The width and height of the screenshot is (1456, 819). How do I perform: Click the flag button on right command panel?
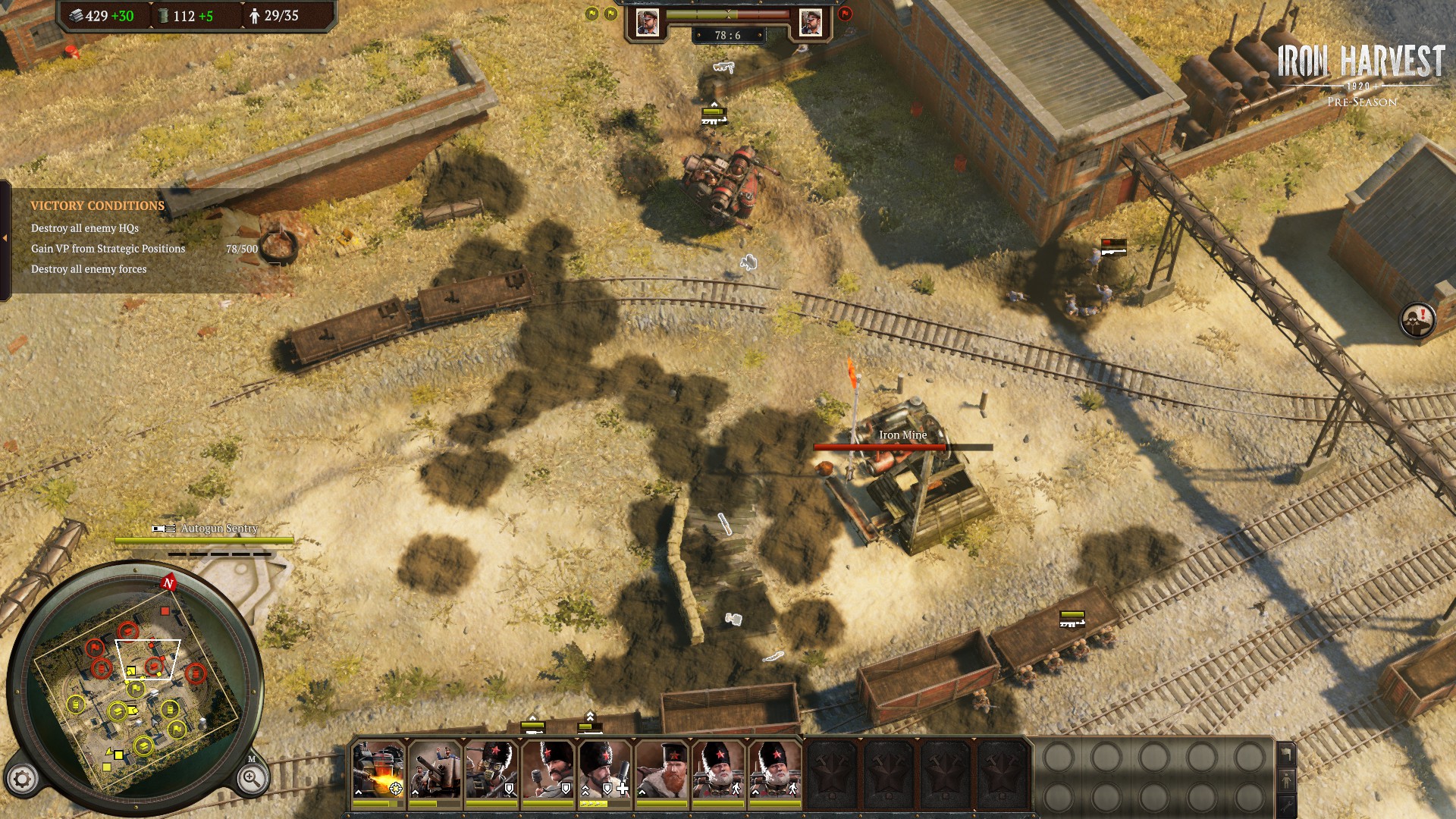(1287, 755)
